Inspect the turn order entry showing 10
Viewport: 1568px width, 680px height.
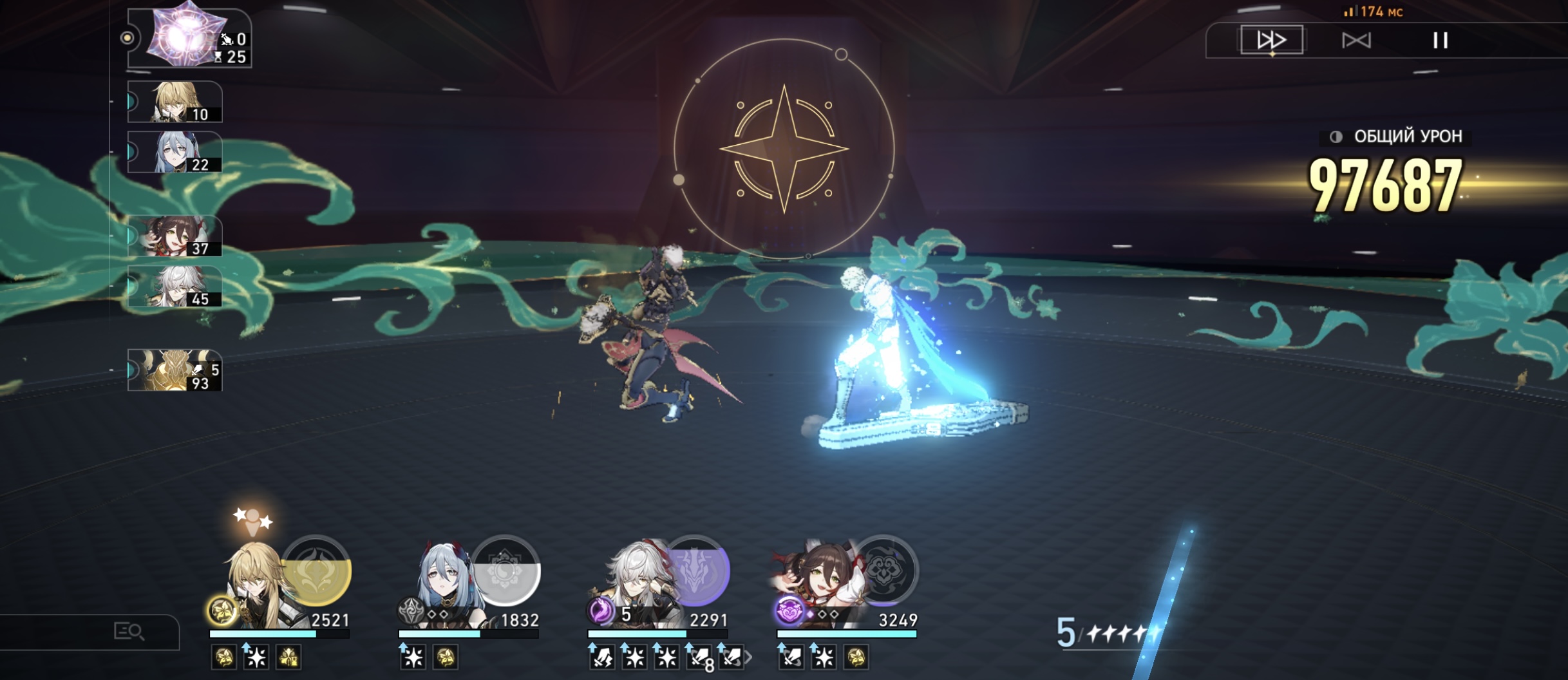click(x=175, y=102)
